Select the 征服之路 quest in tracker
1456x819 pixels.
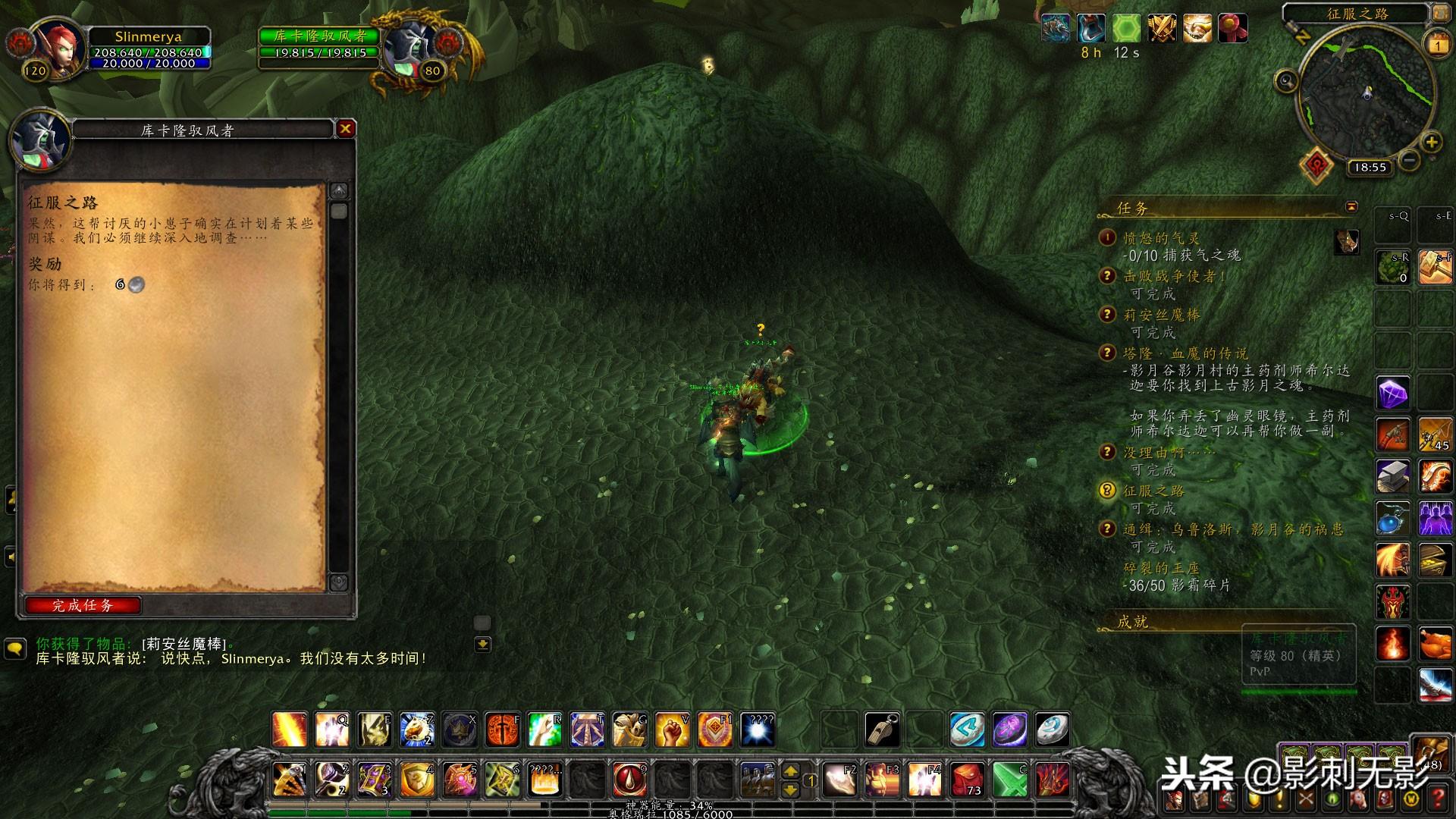pos(1153,491)
